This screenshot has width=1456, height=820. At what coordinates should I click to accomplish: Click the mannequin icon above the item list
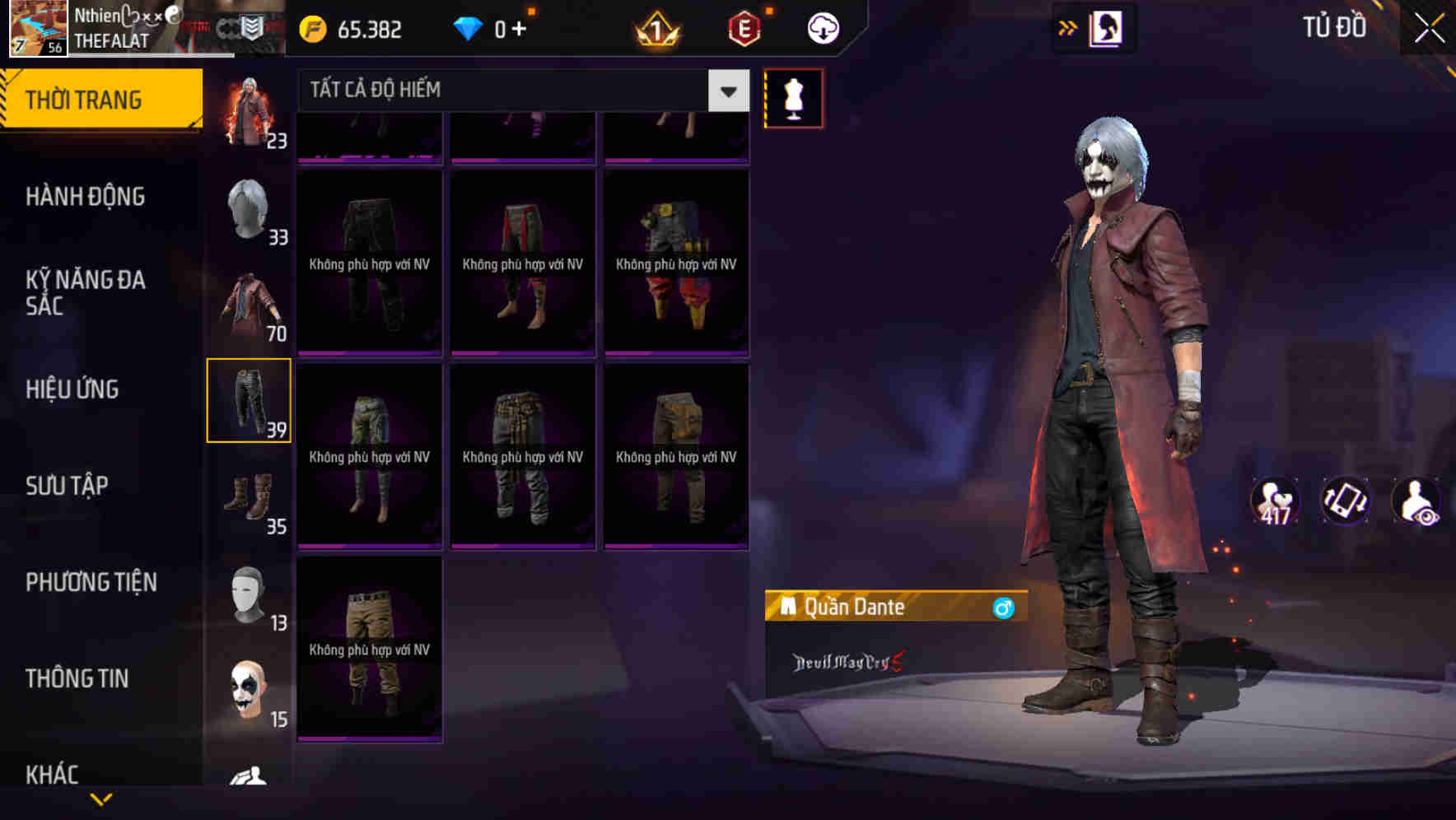792,97
